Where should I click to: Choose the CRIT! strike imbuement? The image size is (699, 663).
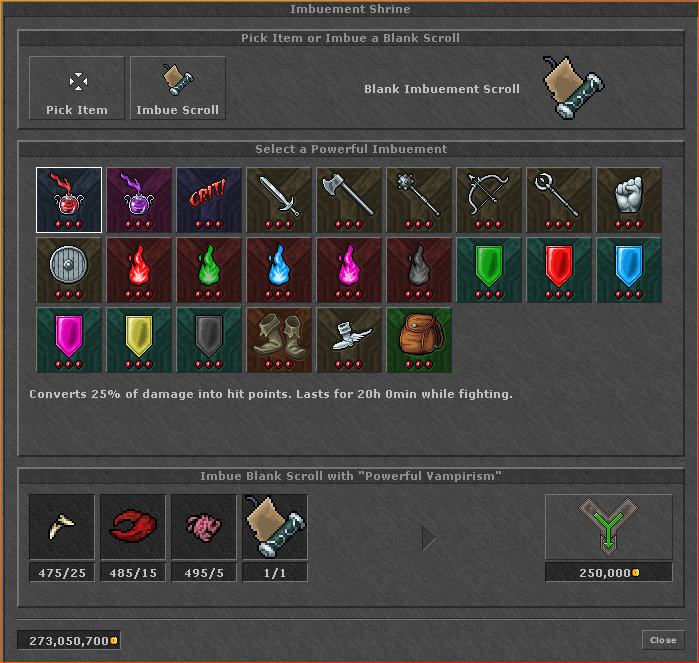tap(209, 199)
